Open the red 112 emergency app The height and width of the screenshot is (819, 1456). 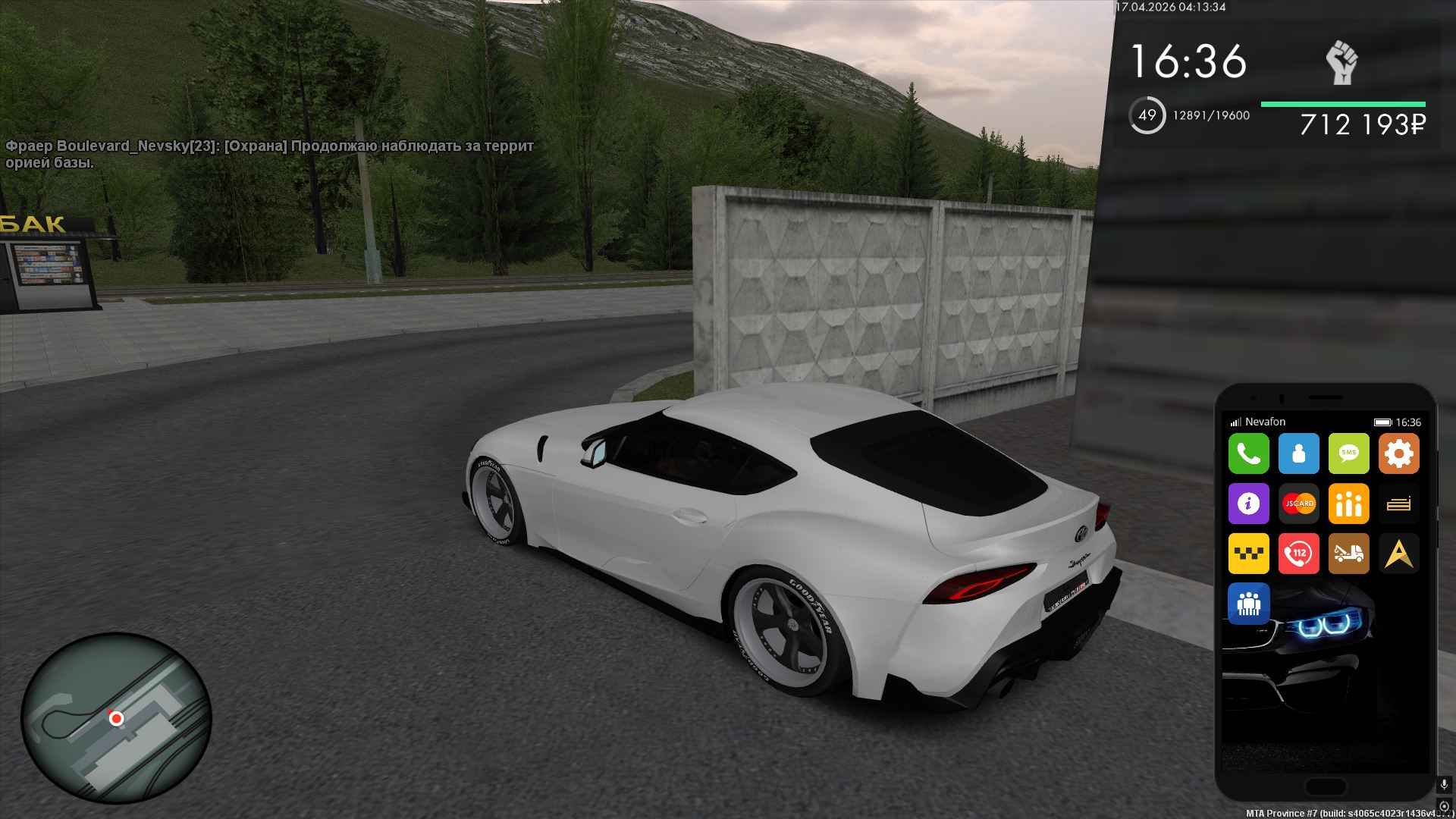1298,554
